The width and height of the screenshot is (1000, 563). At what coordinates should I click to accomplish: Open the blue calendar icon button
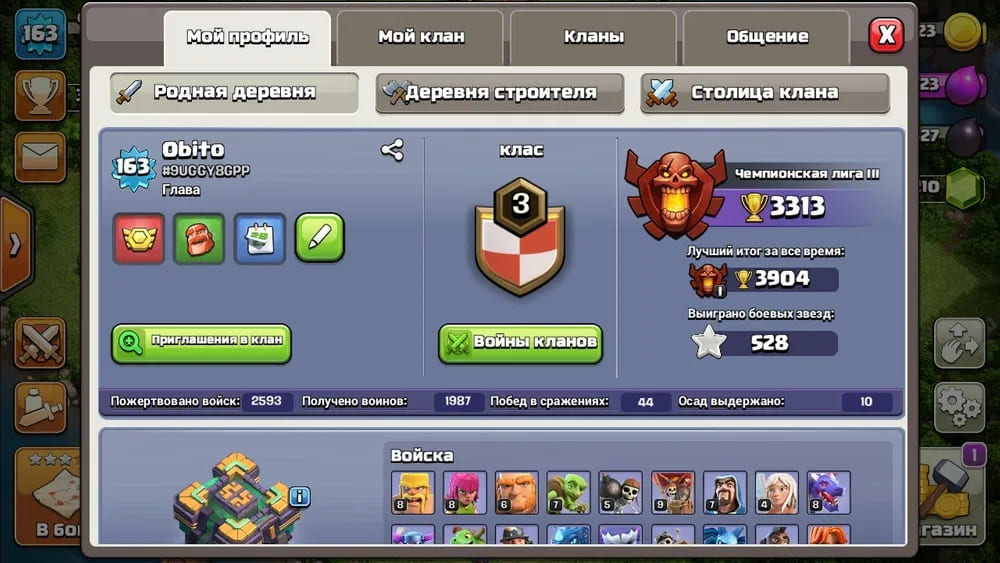(260, 238)
